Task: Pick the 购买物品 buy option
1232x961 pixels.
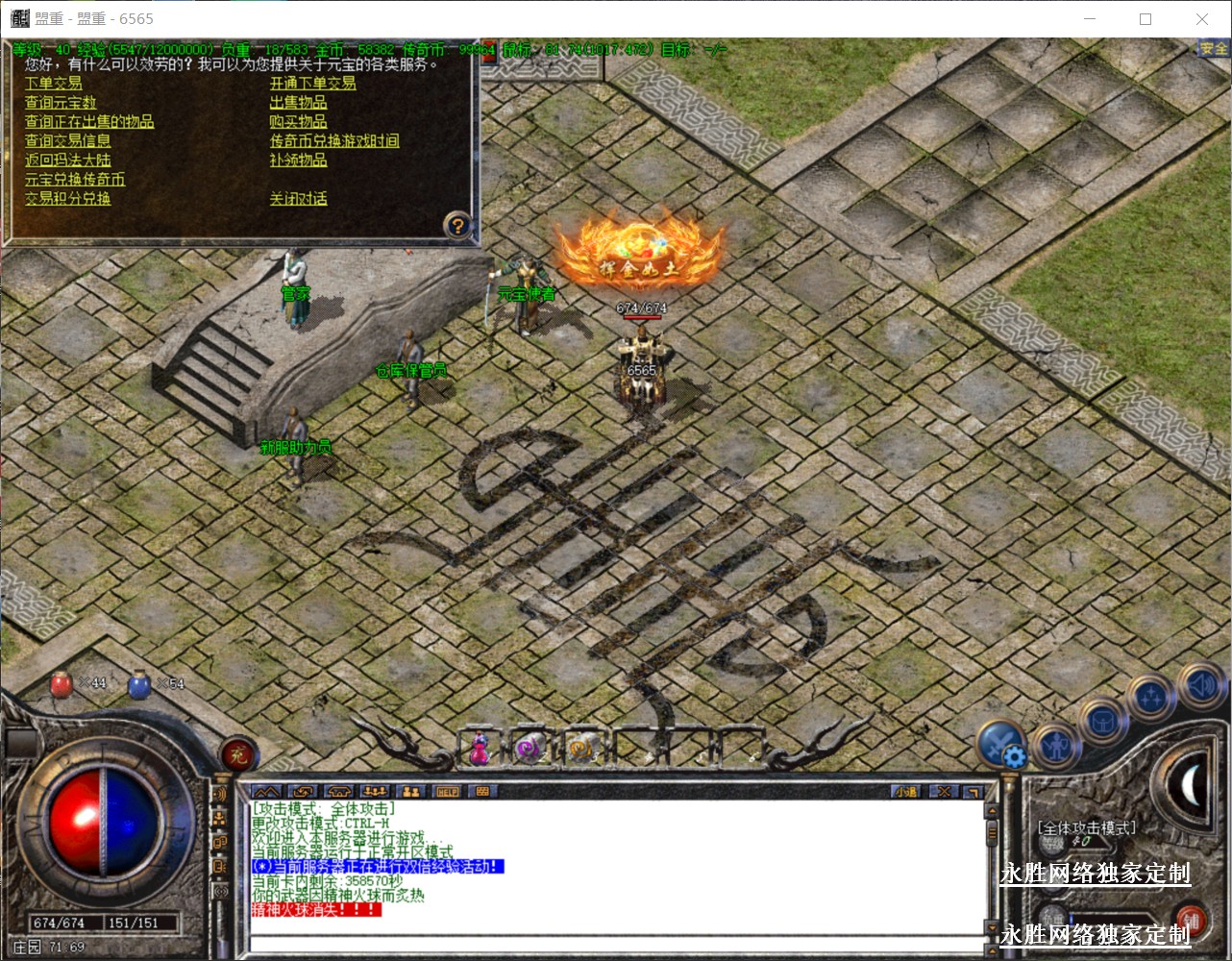Action: click(298, 122)
